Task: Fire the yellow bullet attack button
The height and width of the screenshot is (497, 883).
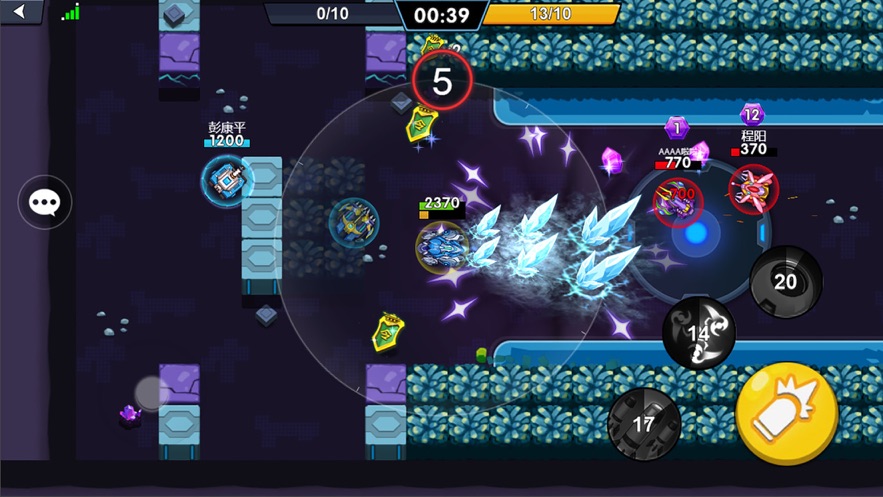Action: pyautogui.click(x=787, y=414)
